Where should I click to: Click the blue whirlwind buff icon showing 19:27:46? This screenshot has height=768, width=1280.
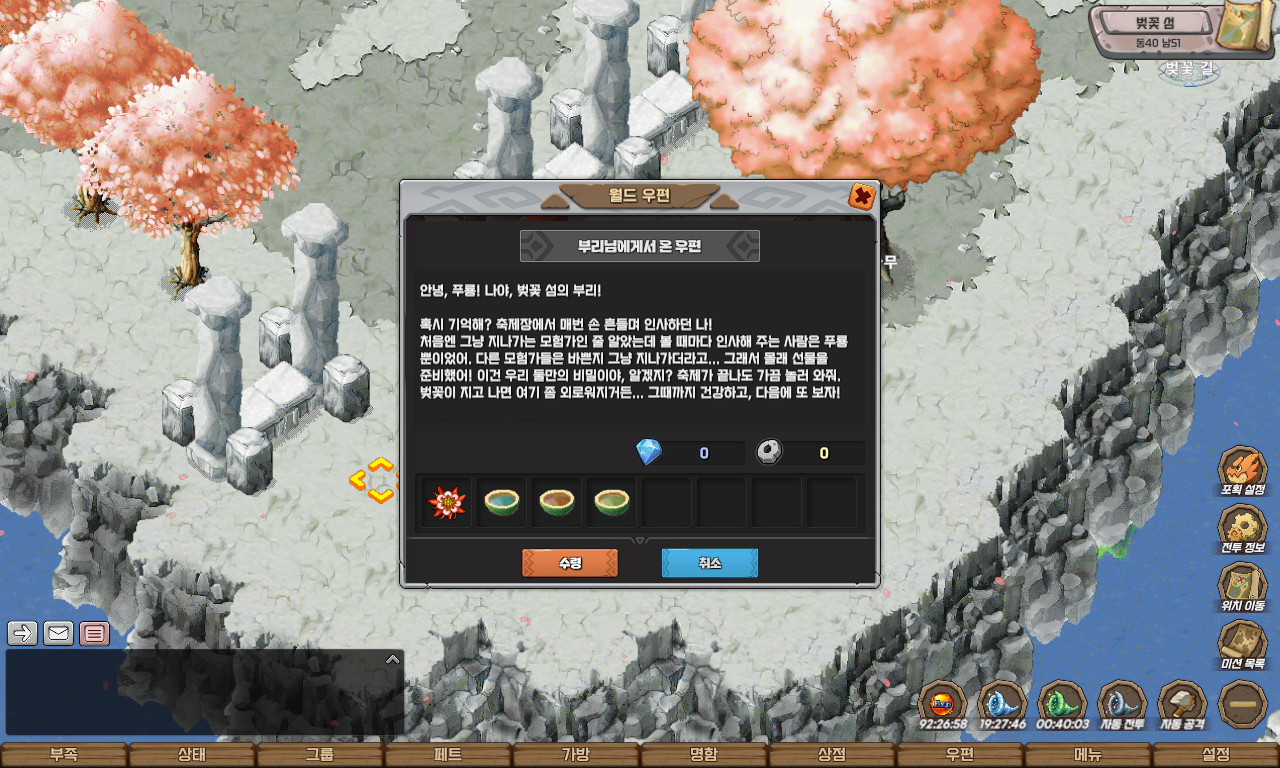click(x=1001, y=703)
